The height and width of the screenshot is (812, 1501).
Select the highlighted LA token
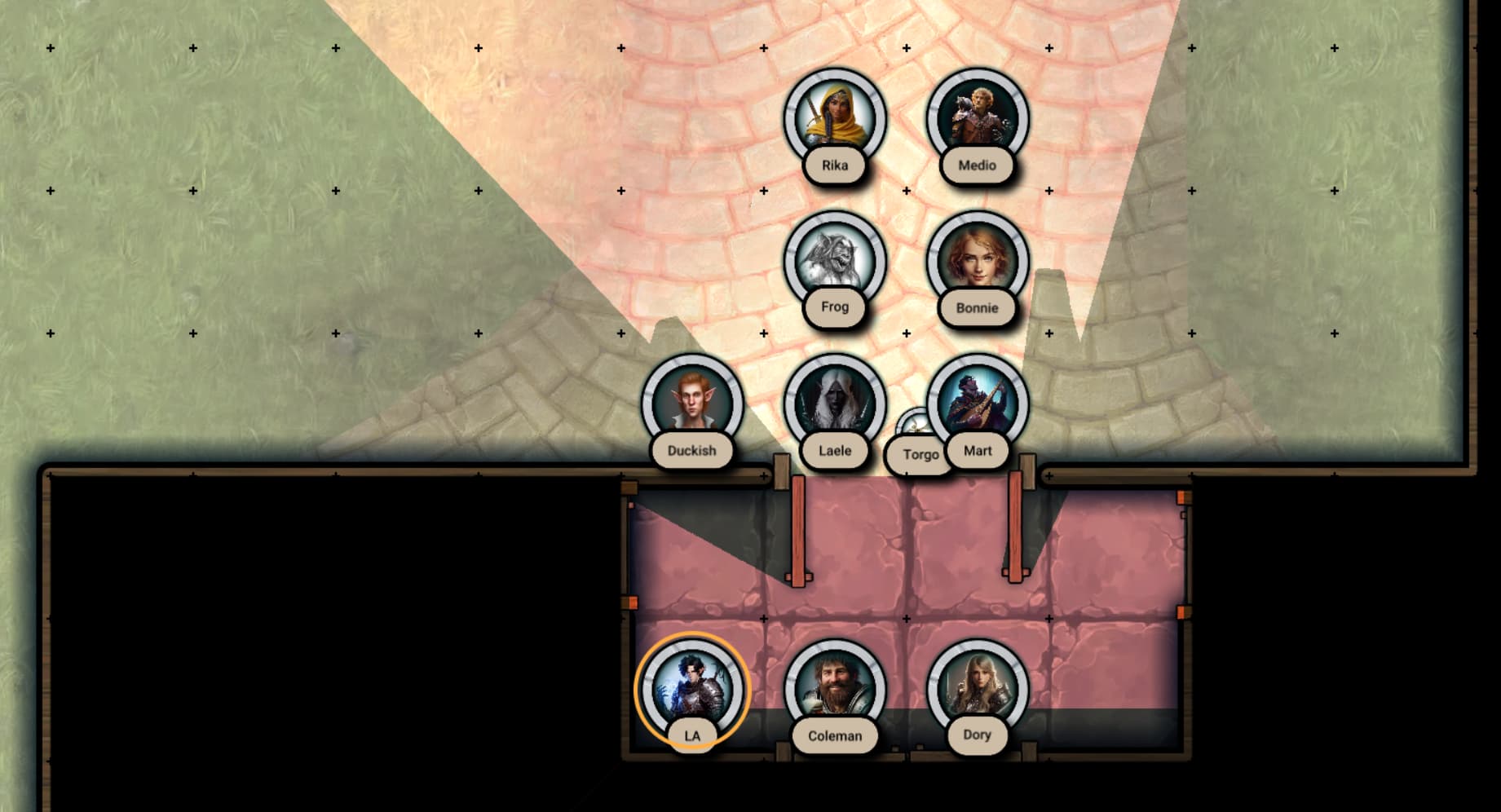point(691,689)
